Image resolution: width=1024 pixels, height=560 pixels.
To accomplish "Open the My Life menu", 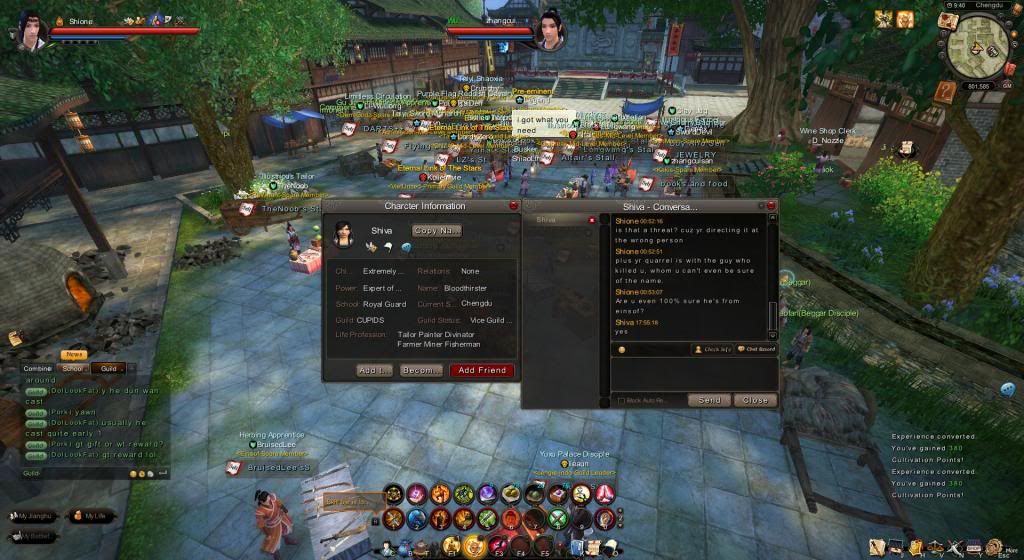I will coord(90,516).
